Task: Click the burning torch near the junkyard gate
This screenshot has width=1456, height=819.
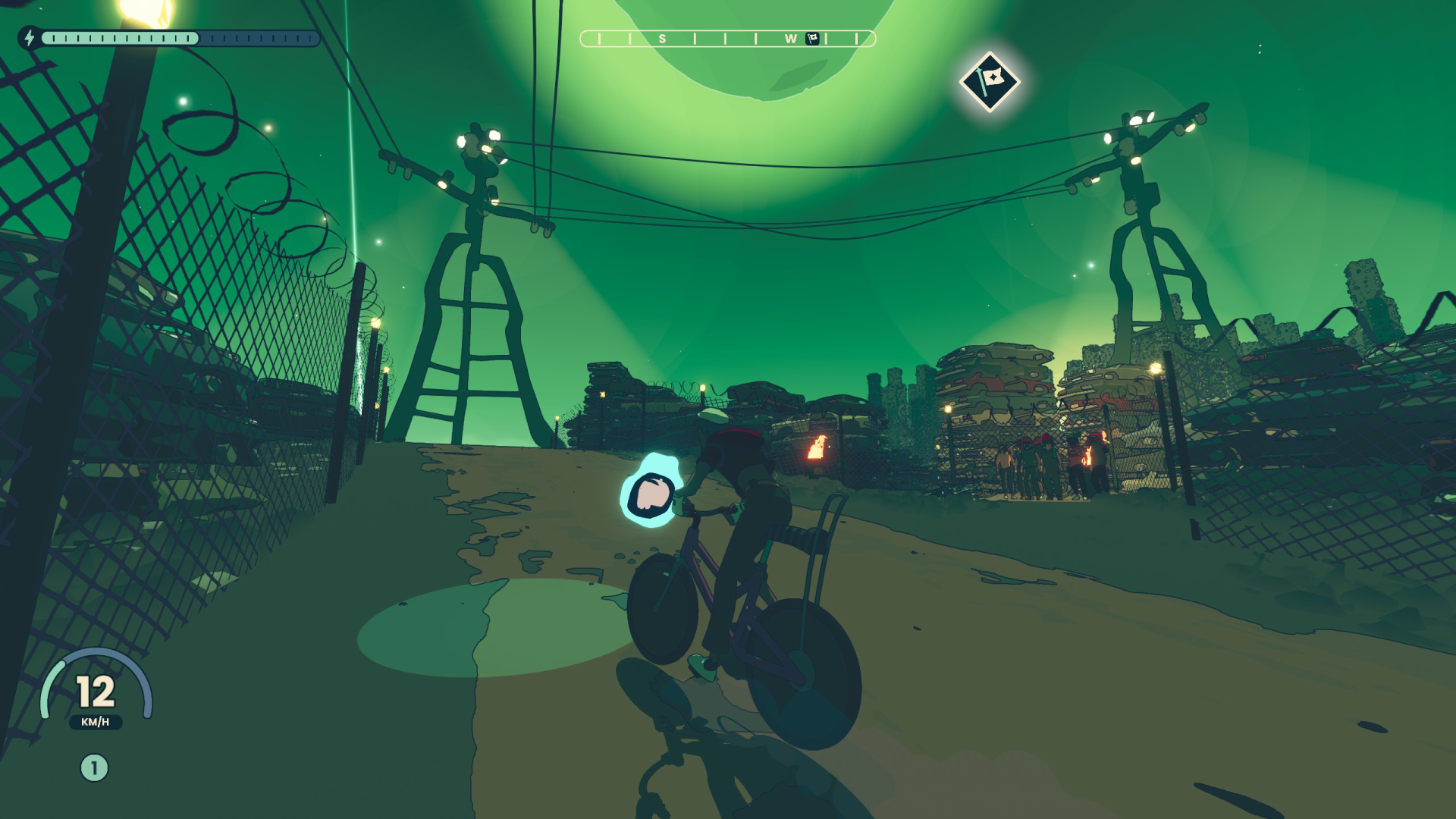Action: [817, 447]
